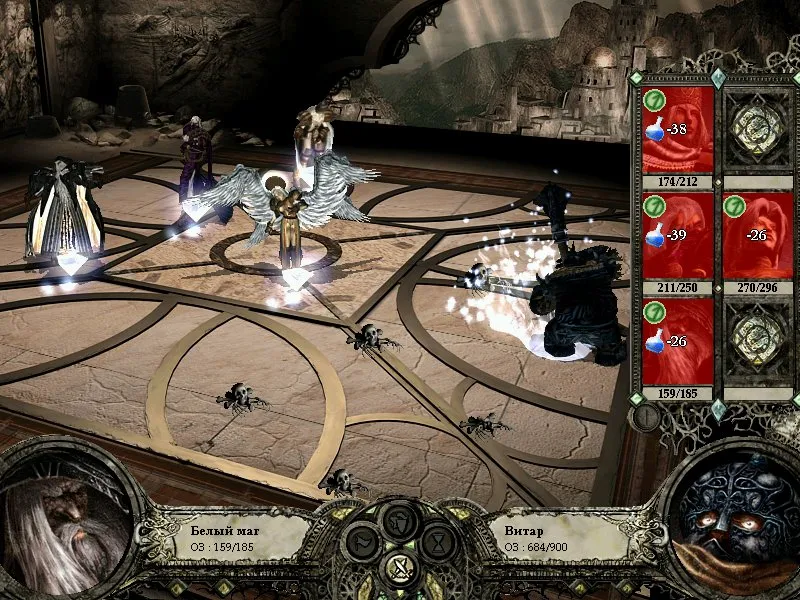Retreat using the flag button
Viewport: 800px width, 600px height.
point(360,543)
